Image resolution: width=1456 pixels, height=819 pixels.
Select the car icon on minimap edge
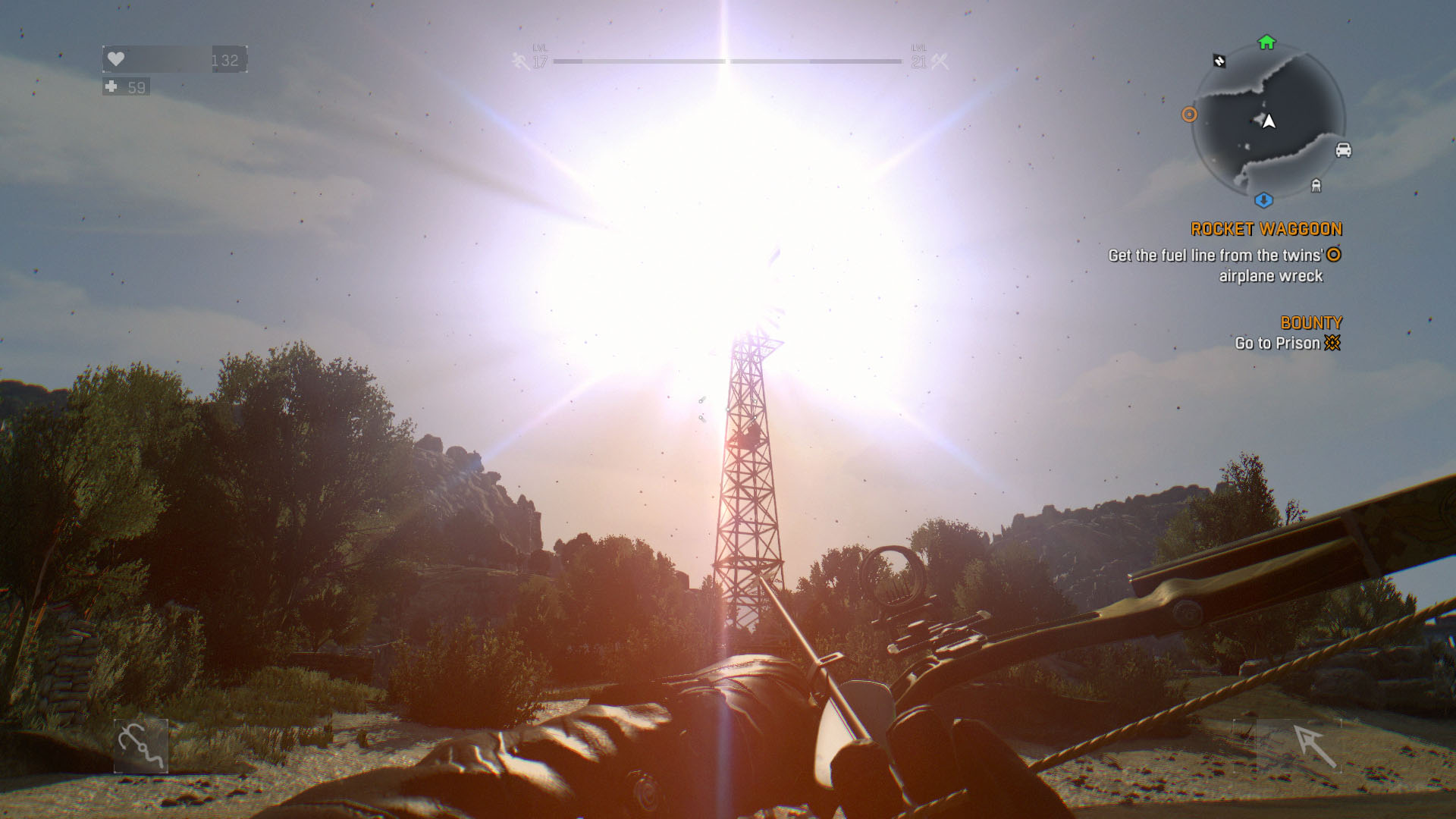coord(1343,150)
